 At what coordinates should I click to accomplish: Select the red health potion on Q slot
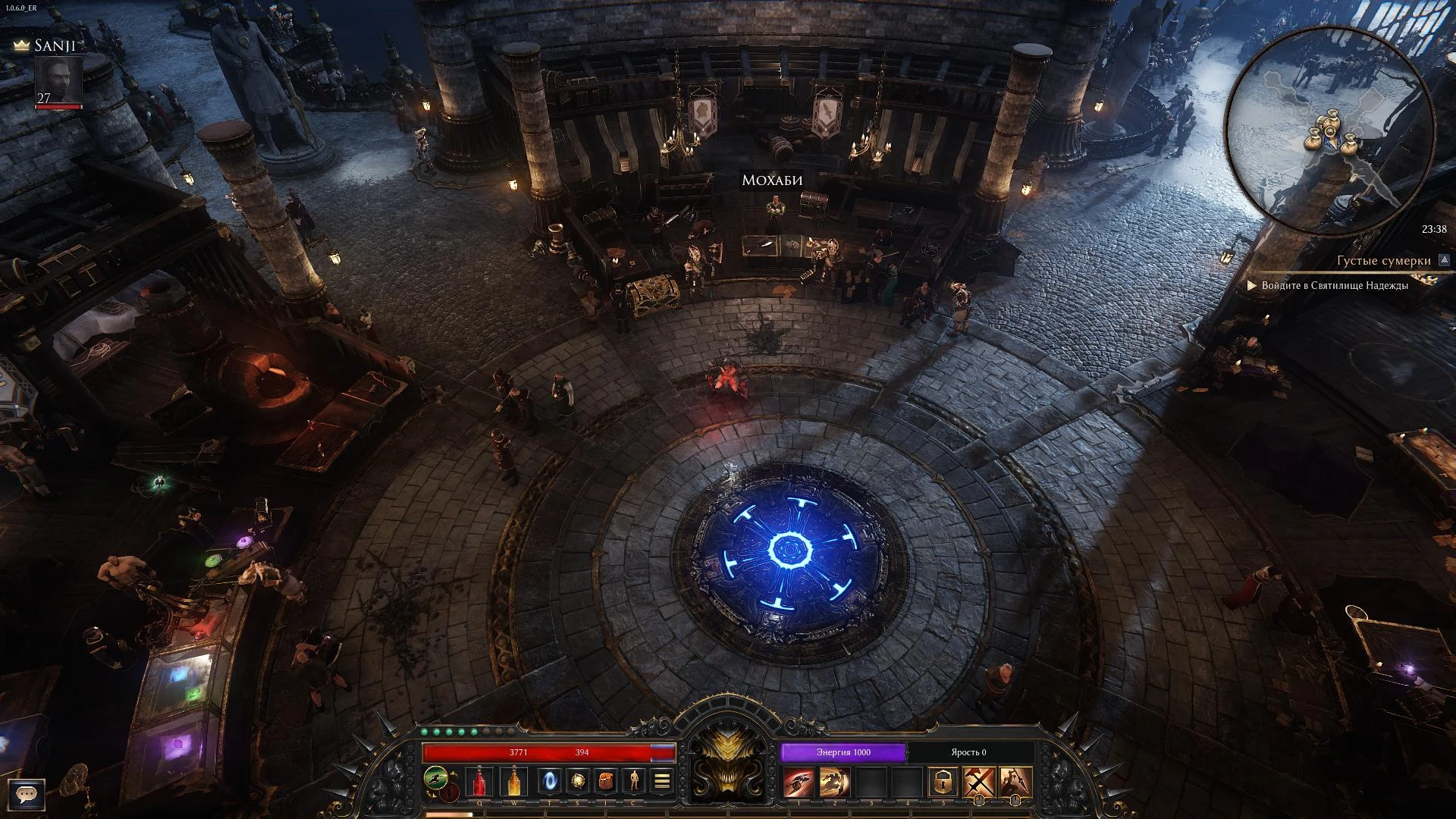(479, 780)
